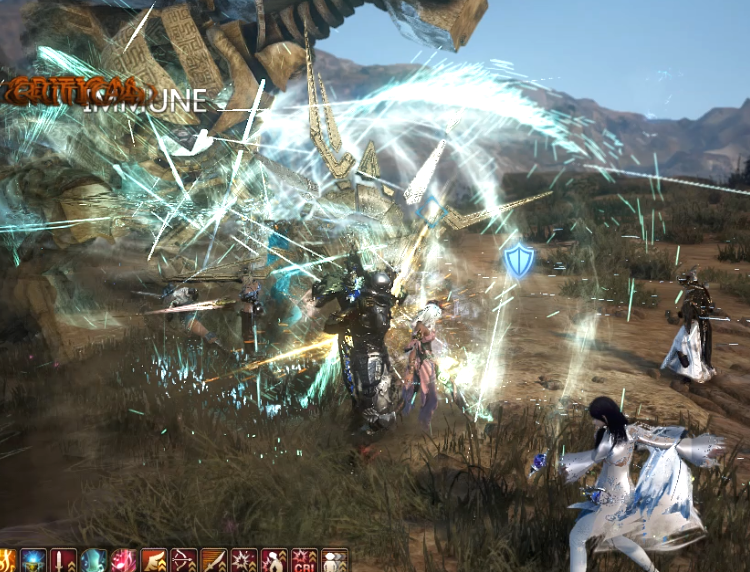Activate the curved blade icon
The height and width of the screenshot is (572, 750).
click(x=214, y=560)
